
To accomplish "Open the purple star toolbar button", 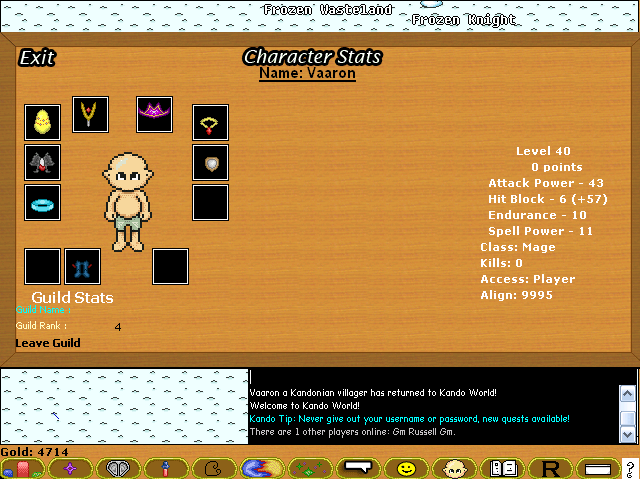I will pos(70,468).
